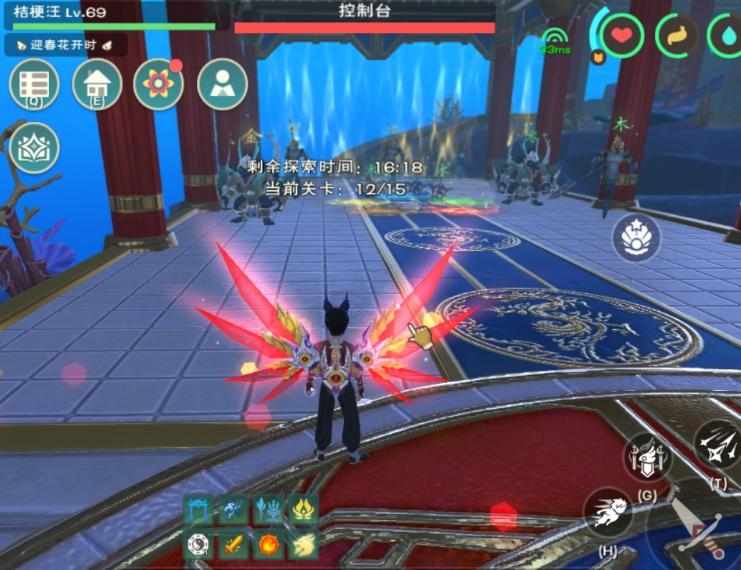The height and width of the screenshot is (570, 741).
Task: Select the blue gate hotbar slot
Action: coord(199,510)
